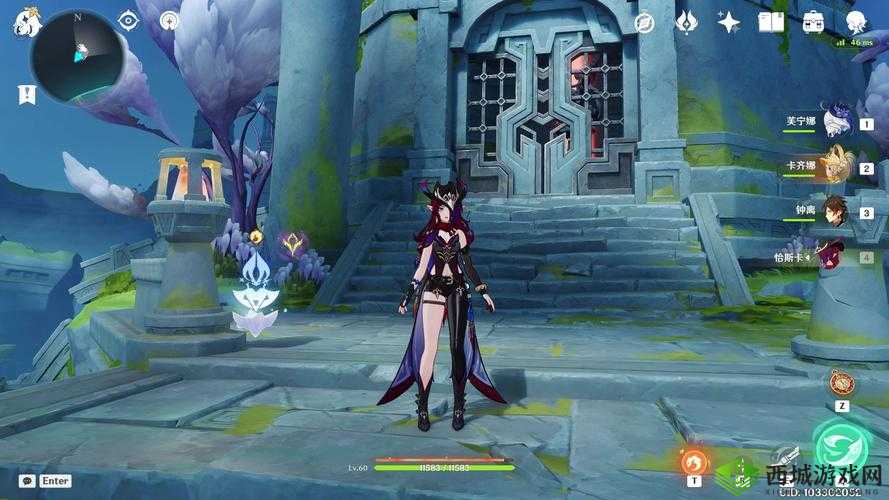Open the battle pass winged icon

pyautogui.click(x=687, y=21)
